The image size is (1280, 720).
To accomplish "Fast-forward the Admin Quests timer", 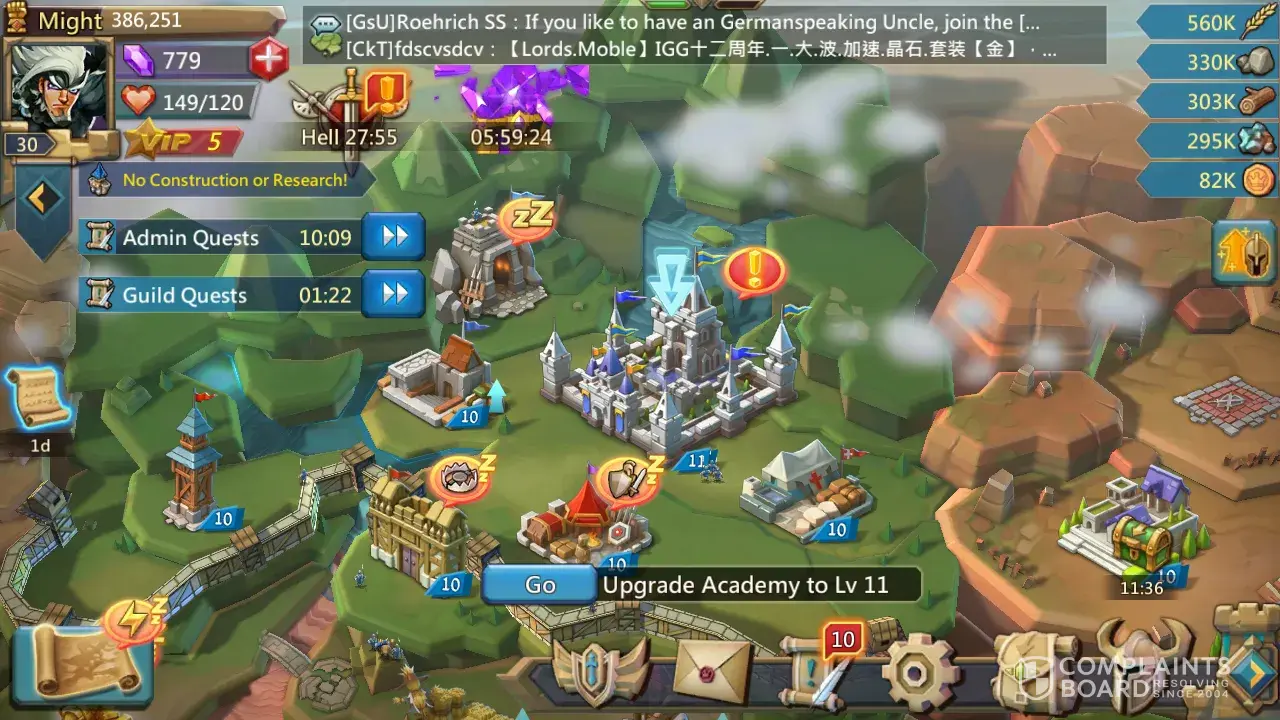I will click(x=394, y=237).
